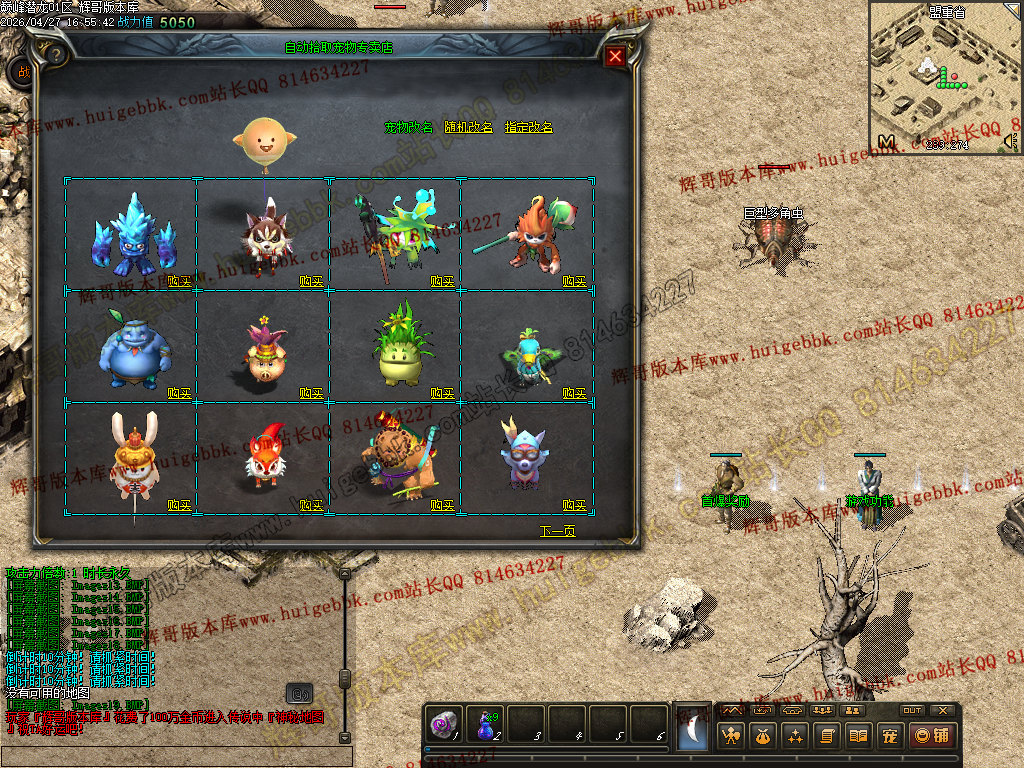Use the blue potion in slot 2
The height and width of the screenshot is (768, 1024).
(x=485, y=726)
